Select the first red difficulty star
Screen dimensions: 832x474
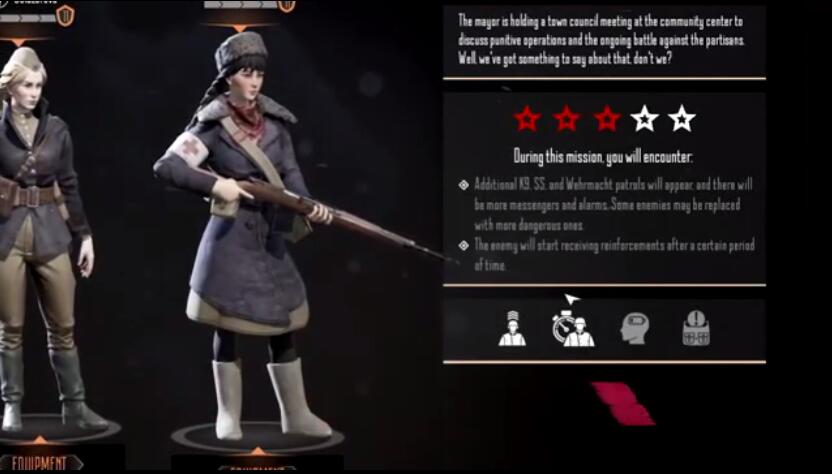click(527, 119)
